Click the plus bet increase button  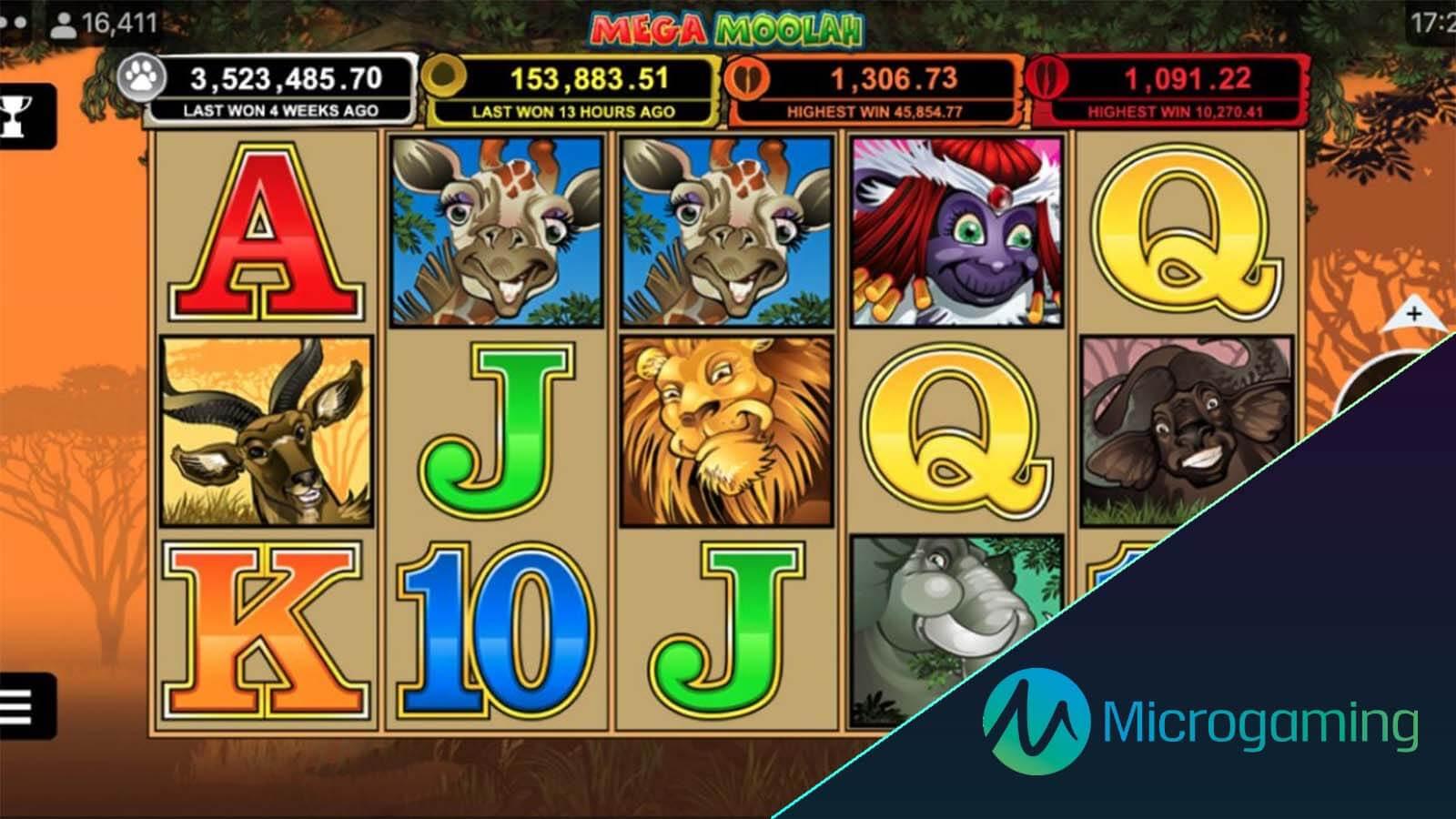(x=1413, y=315)
